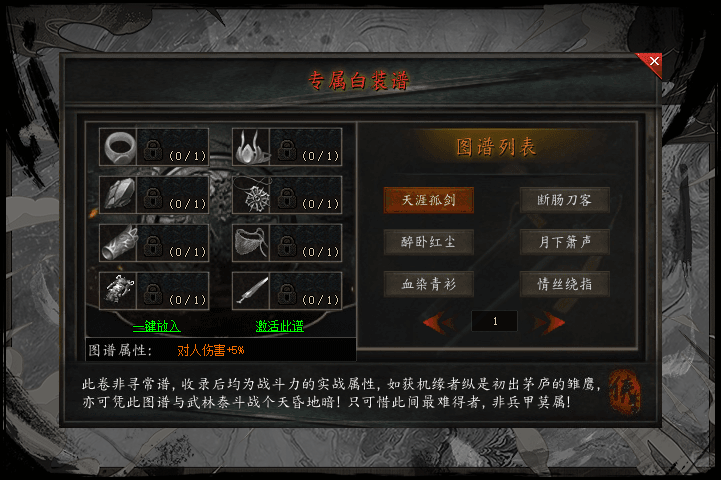Go to next blueprint list page

coord(550,322)
